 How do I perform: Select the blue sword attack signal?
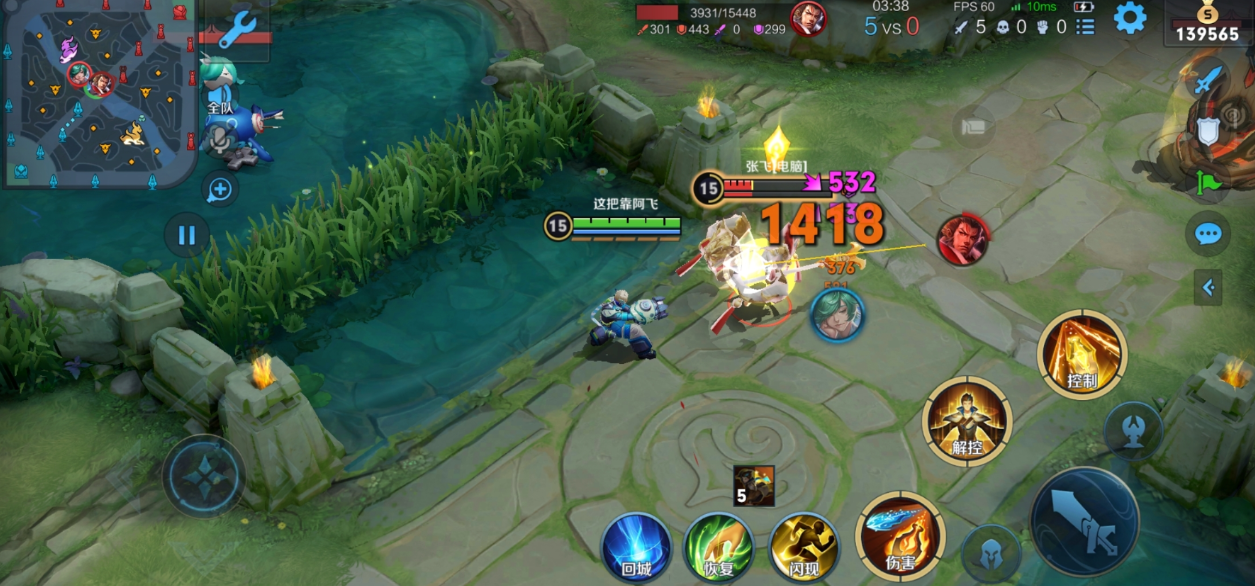pyautogui.click(x=1210, y=79)
